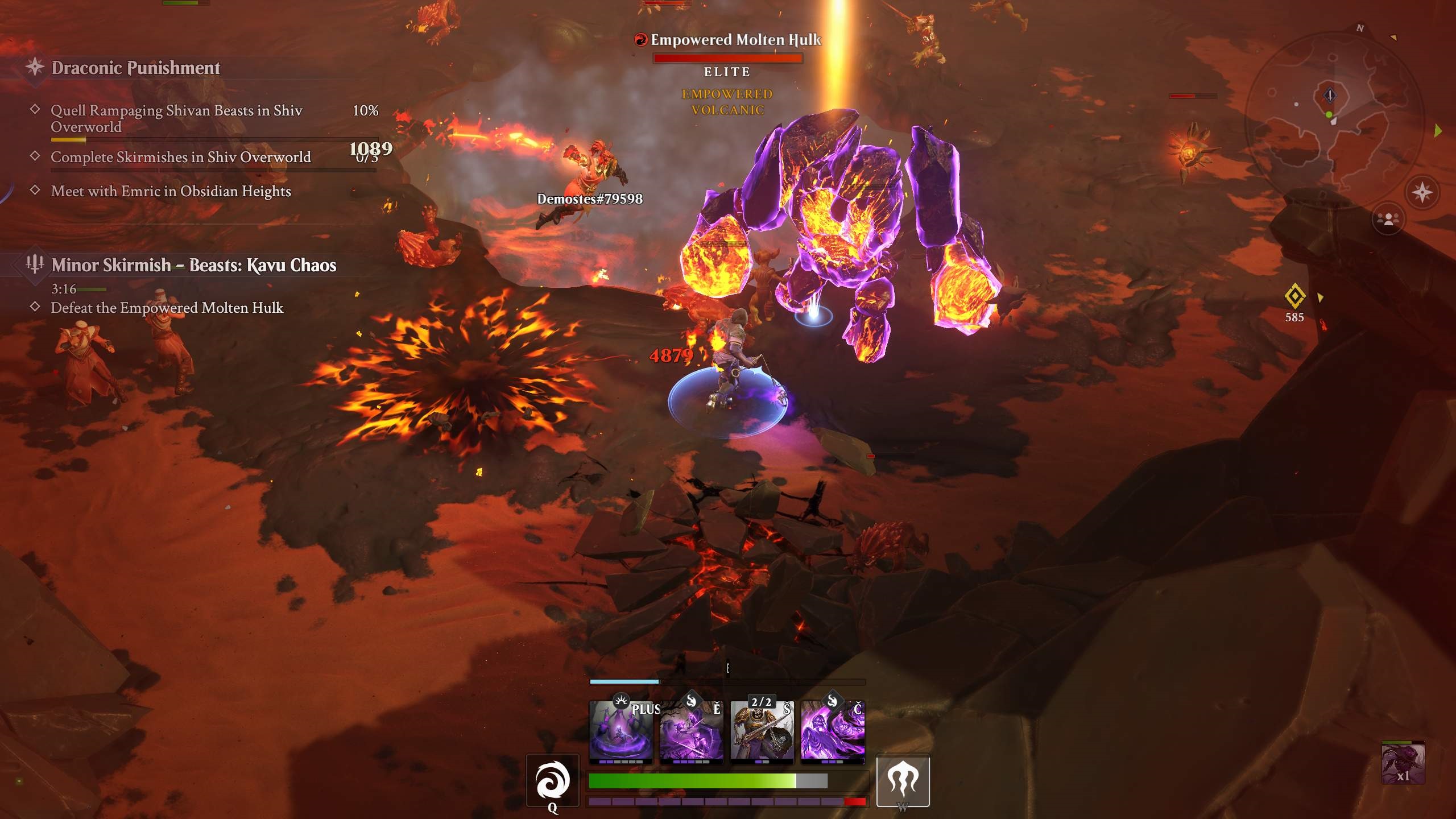Open the party group panel
The width and height of the screenshot is (1456, 819).
[x=1388, y=219]
